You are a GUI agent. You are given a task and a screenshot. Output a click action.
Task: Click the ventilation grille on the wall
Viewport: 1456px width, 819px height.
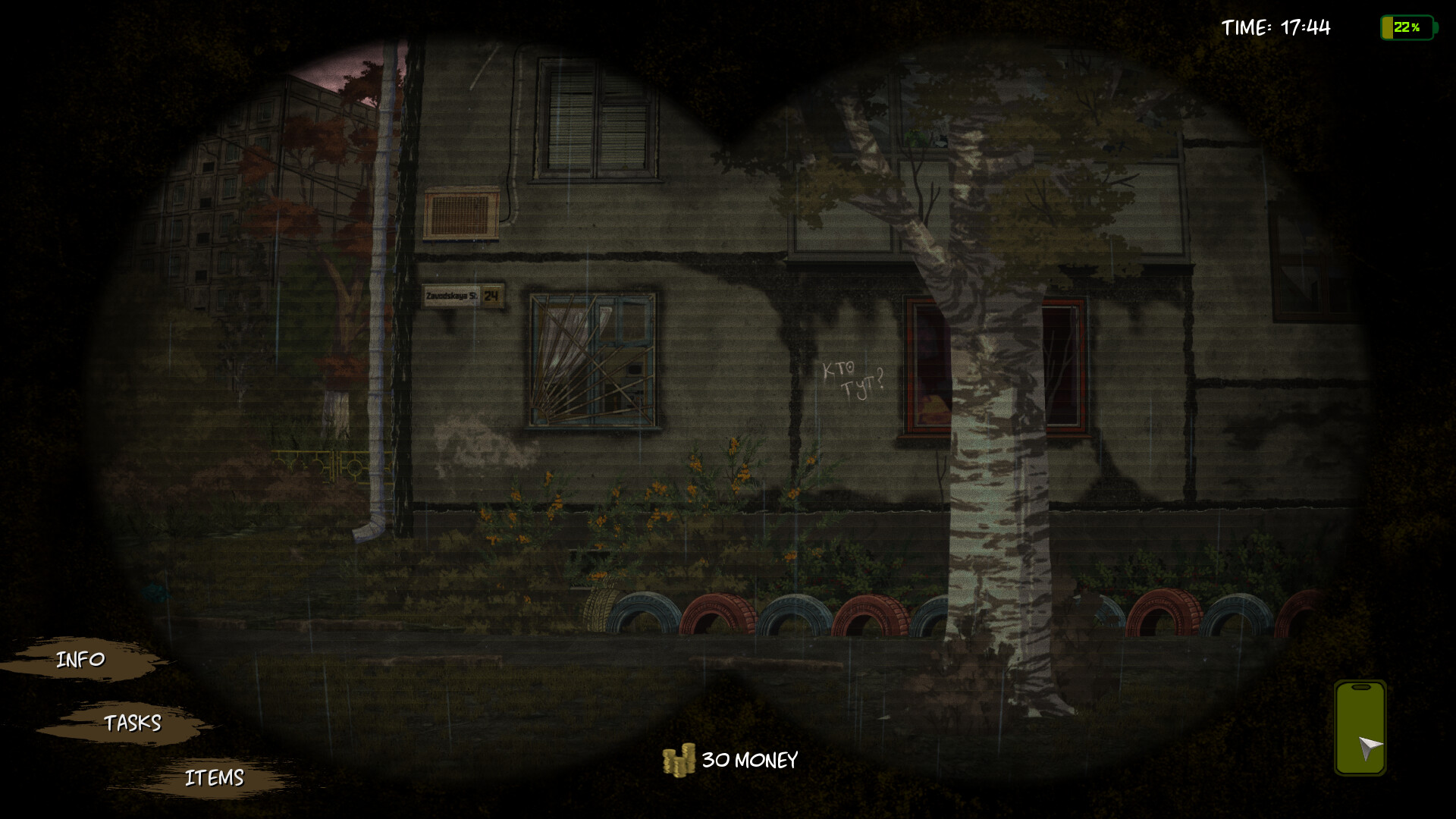click(x=460, y=213)
